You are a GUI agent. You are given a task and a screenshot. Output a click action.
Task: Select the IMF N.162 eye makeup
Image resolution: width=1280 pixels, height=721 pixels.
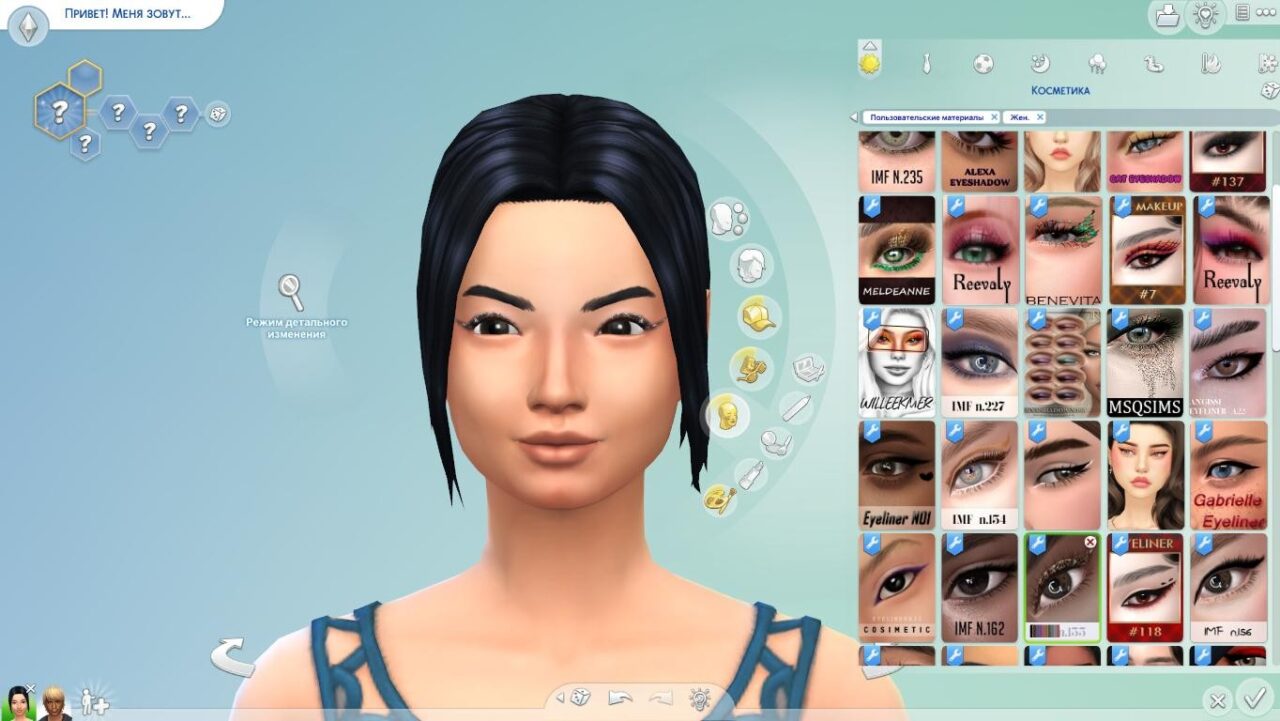(x=979, y=587)
